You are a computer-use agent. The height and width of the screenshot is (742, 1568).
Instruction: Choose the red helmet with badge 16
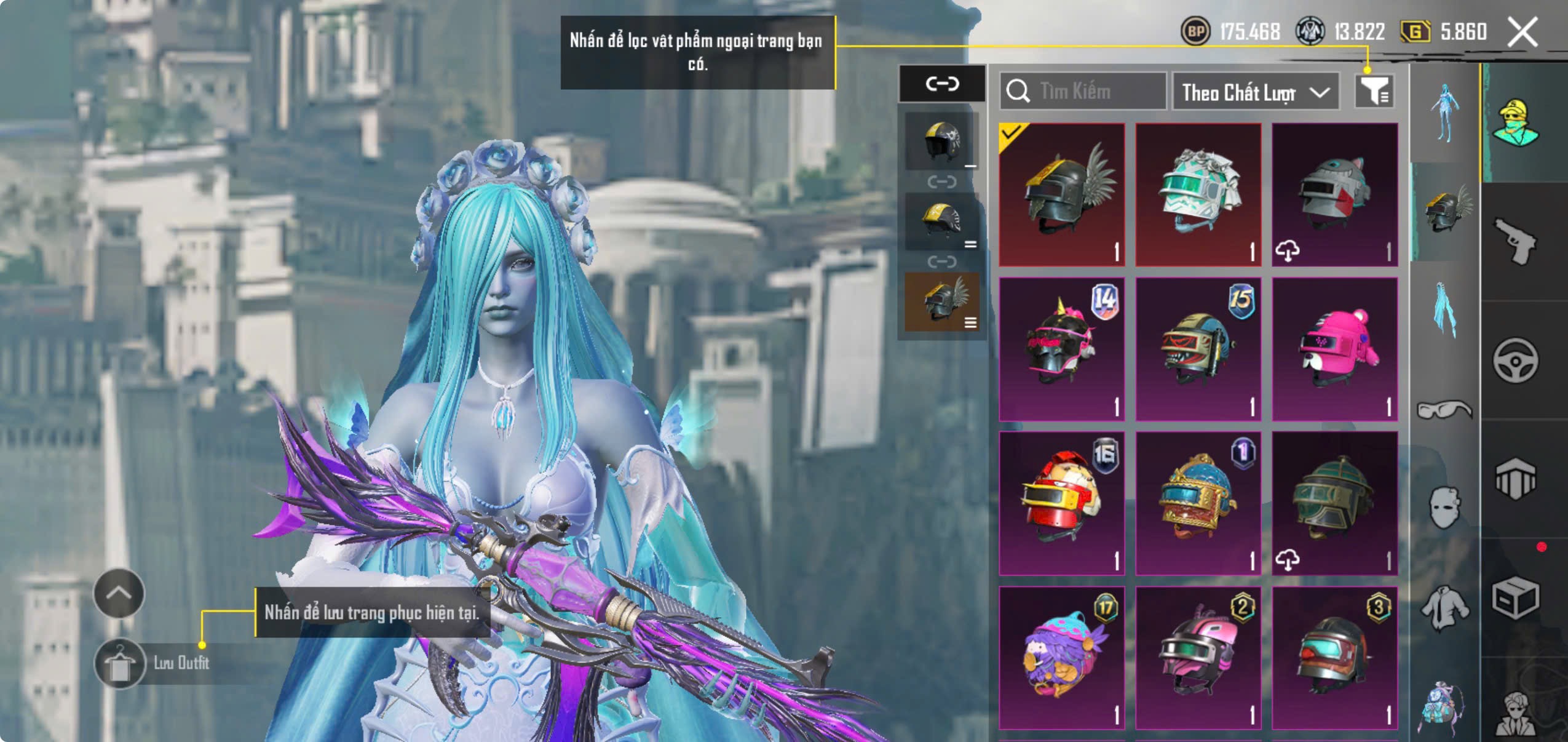tap(1062, 503)
